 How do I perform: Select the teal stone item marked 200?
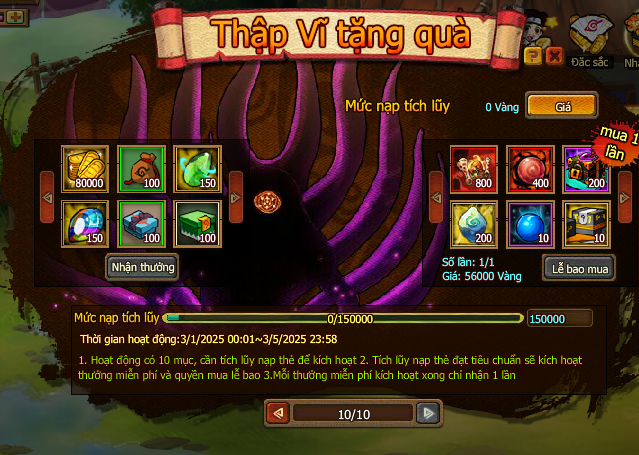click(x=474, y=224)
